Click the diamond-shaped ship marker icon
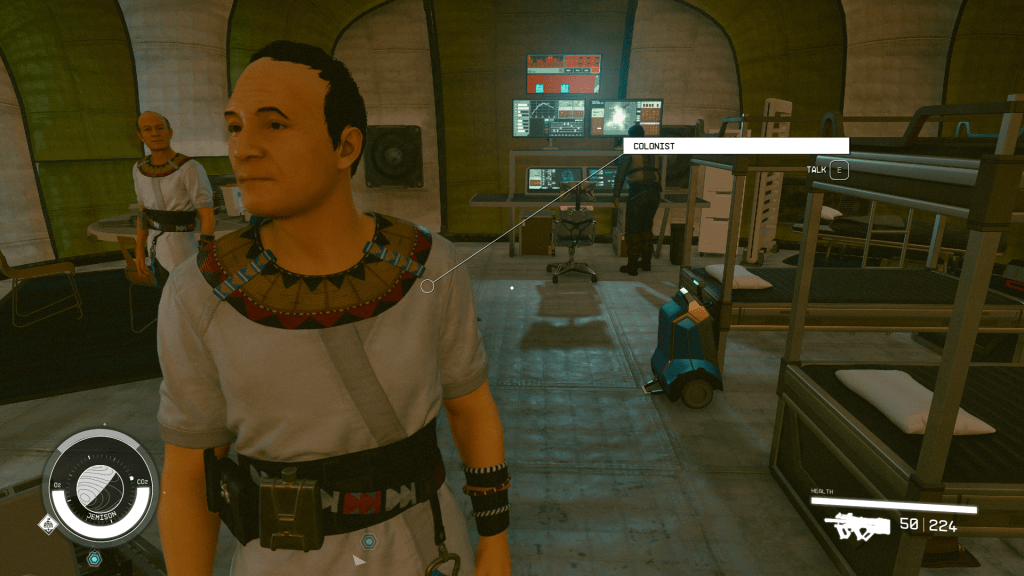This screenshot has width=1024, height=576. [x=46, y=522]
